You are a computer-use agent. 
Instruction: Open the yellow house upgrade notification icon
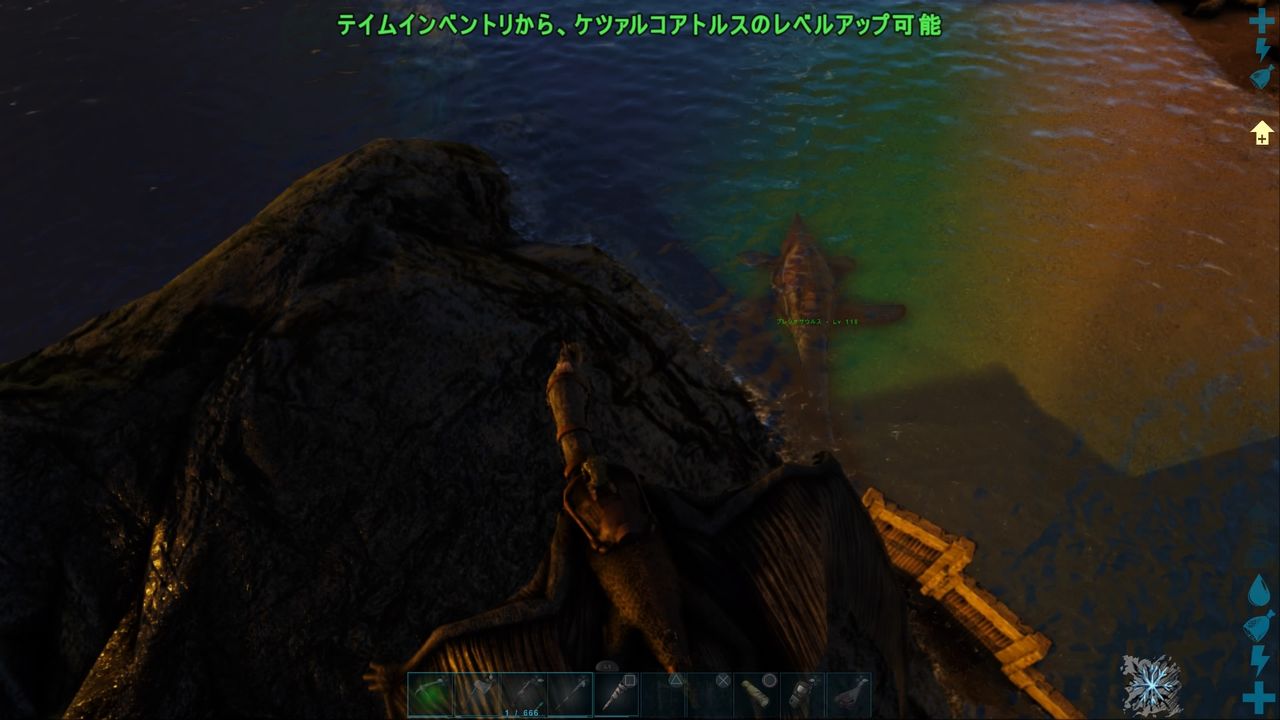coord(1262,130)
